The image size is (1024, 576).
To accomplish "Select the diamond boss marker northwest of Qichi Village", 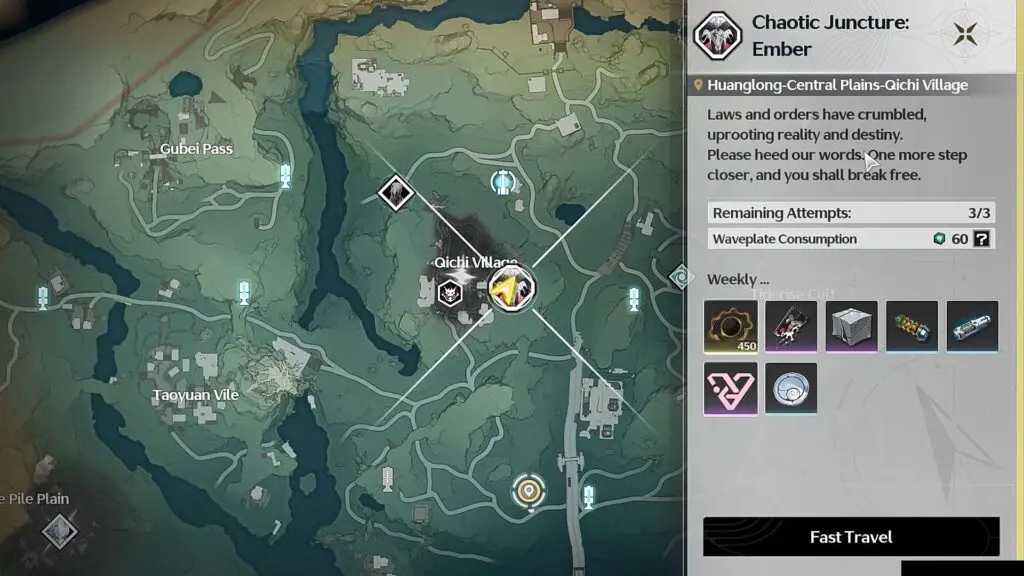I will [396, 191].
